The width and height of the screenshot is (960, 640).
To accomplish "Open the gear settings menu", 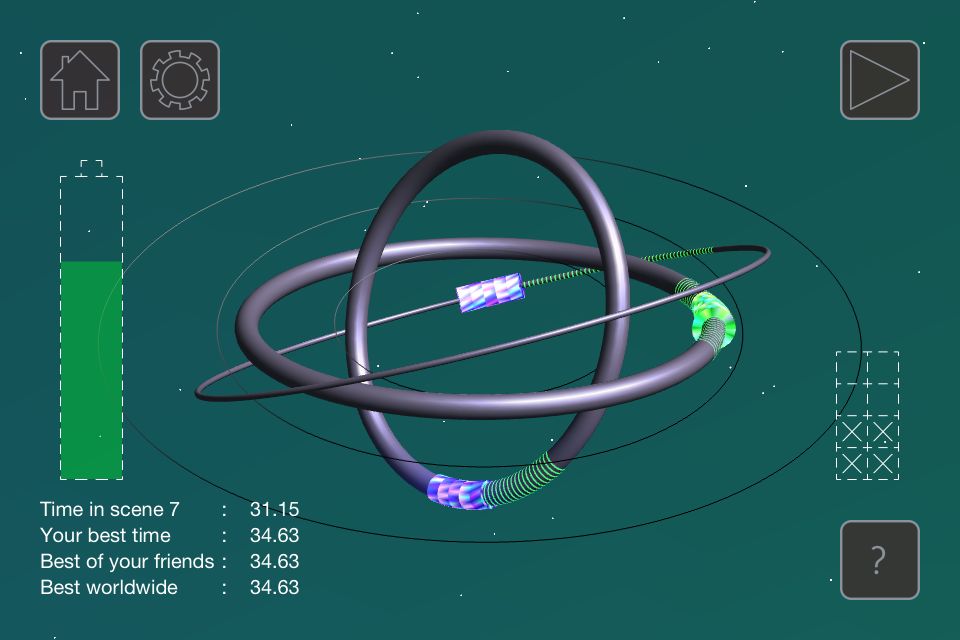I will point(180,80).
